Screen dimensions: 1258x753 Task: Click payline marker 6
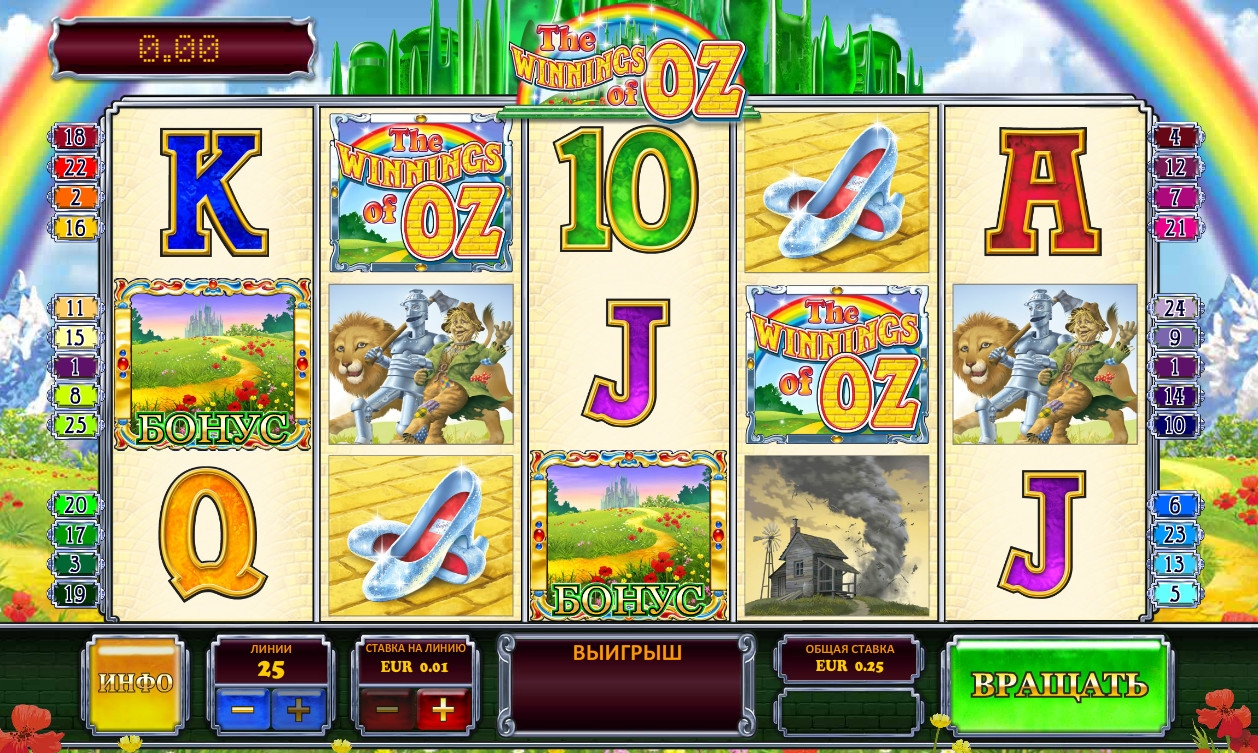coord(1176,505)
